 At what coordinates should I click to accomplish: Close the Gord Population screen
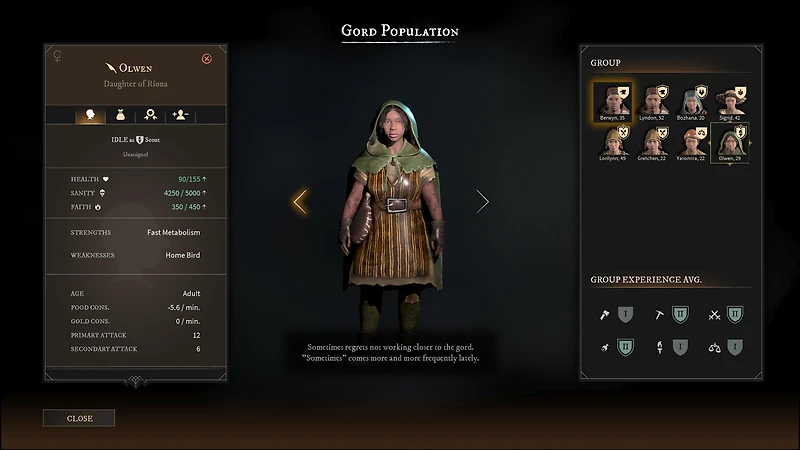(79, 418)
